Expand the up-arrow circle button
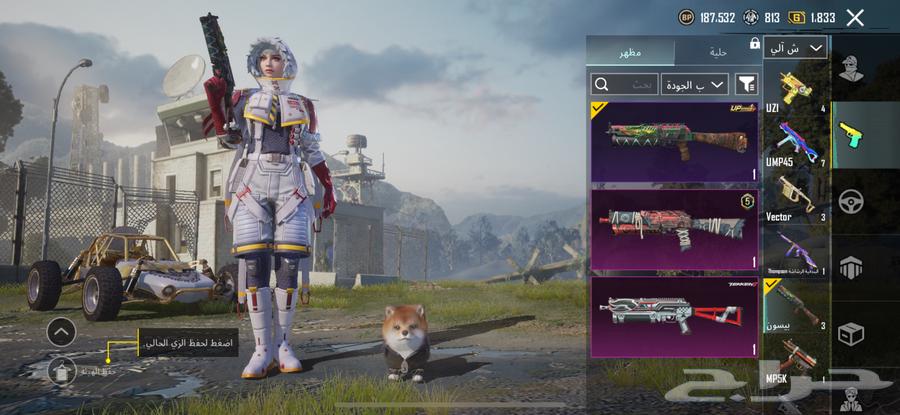The image size is (900, 415). (61, 331)
